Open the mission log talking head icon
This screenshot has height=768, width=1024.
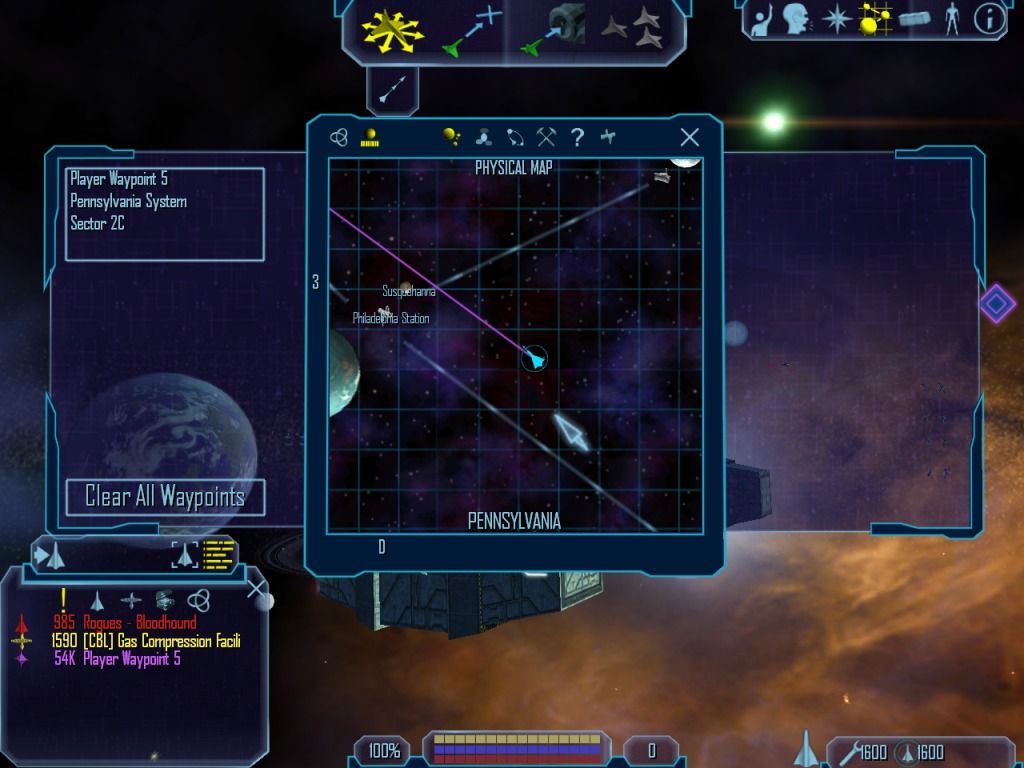[x=796, y=19]
